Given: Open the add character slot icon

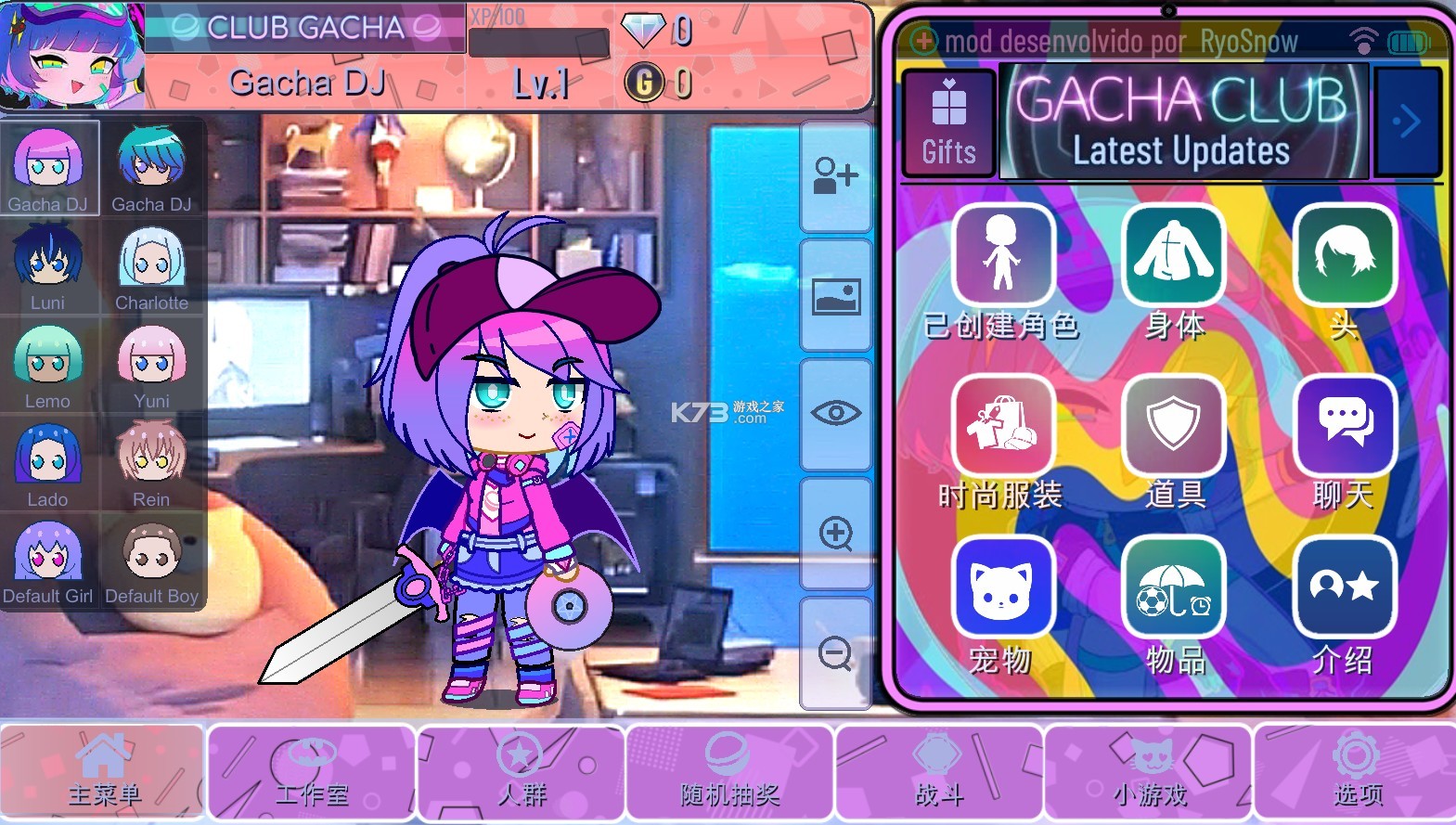Looking at the screenshot, I should pos(835,176).
